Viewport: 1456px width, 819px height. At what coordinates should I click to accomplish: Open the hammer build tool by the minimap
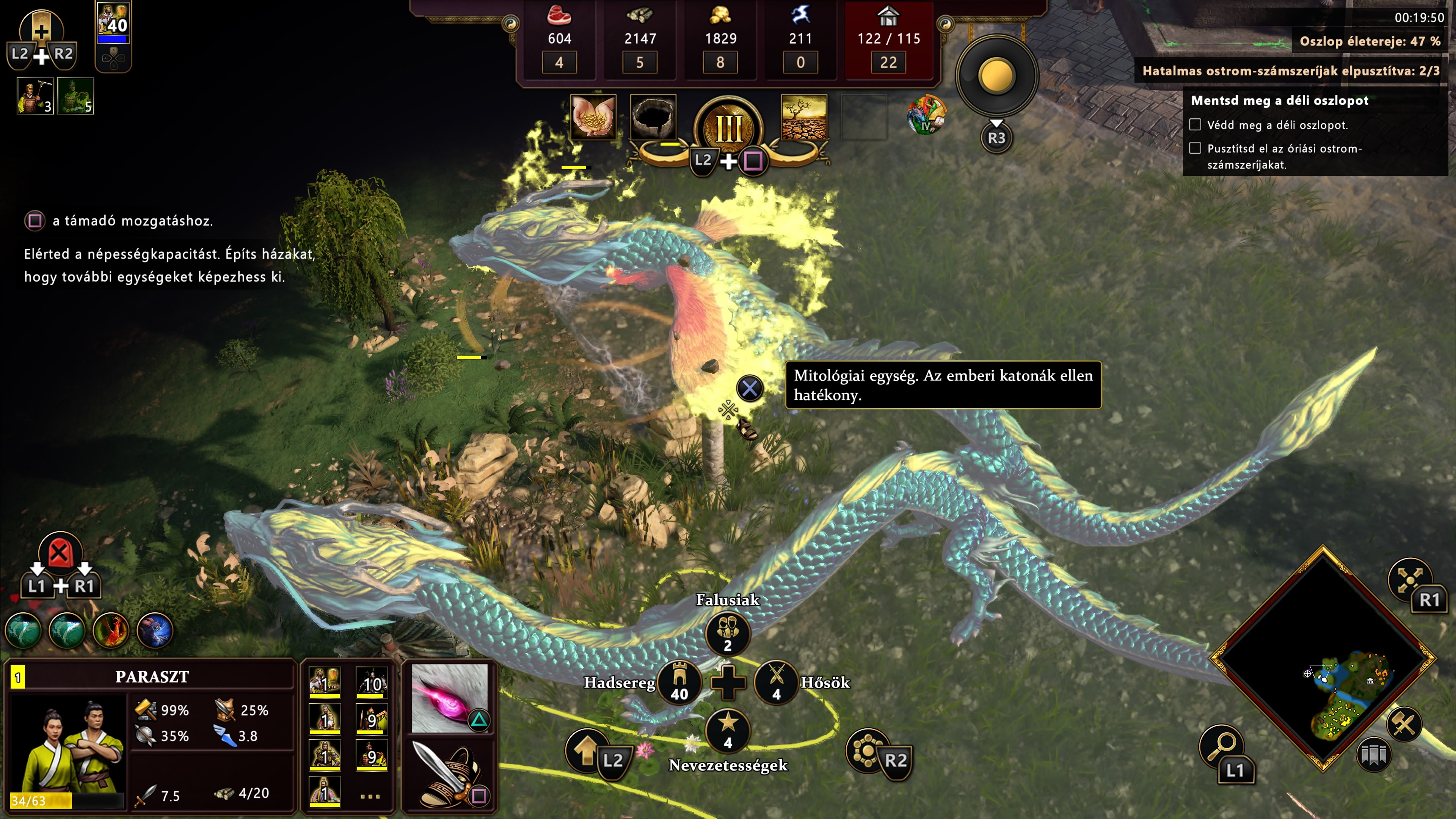coord(1404,725)
